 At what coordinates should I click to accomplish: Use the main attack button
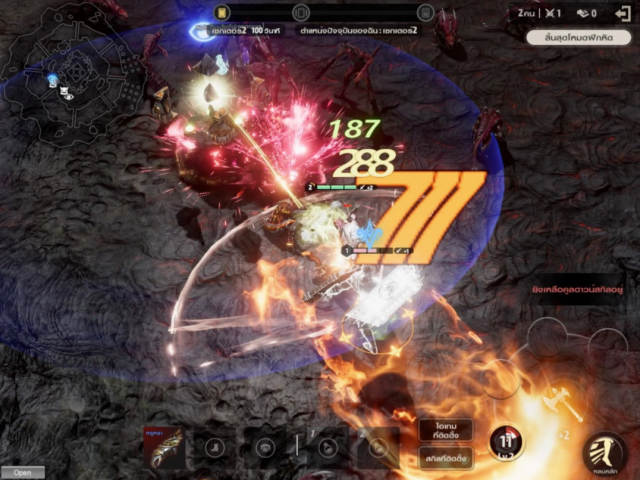pos(604,451)
